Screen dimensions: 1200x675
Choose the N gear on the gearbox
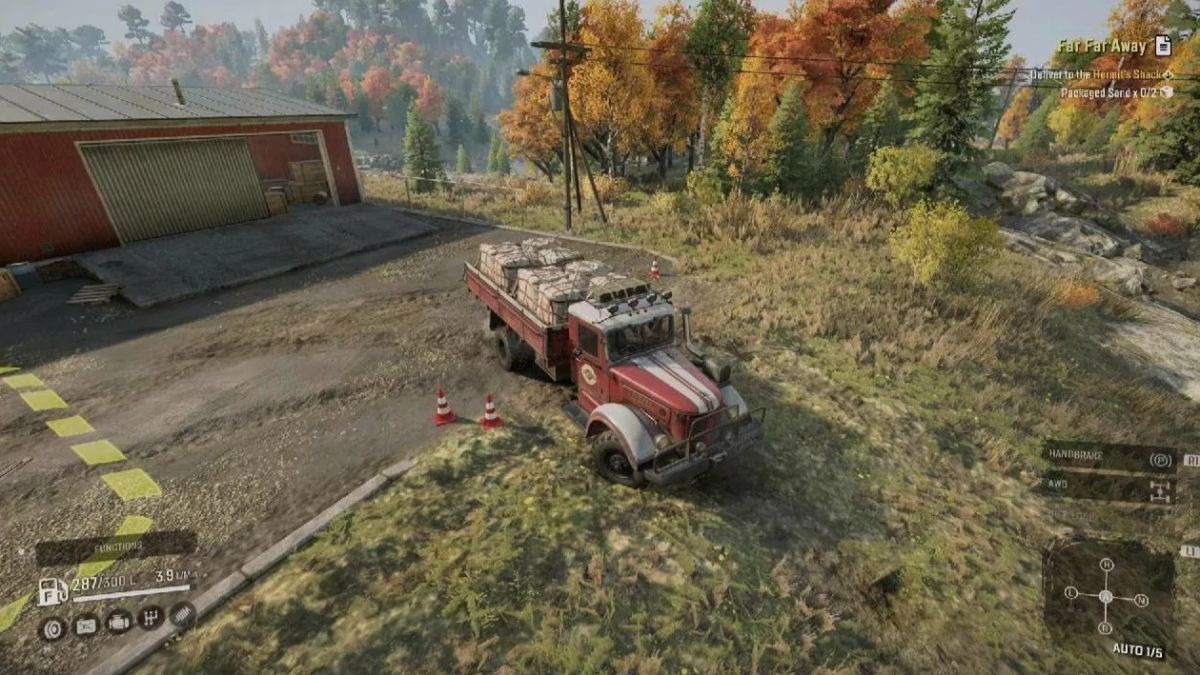pyautogui.click(x=1141, y=600)
